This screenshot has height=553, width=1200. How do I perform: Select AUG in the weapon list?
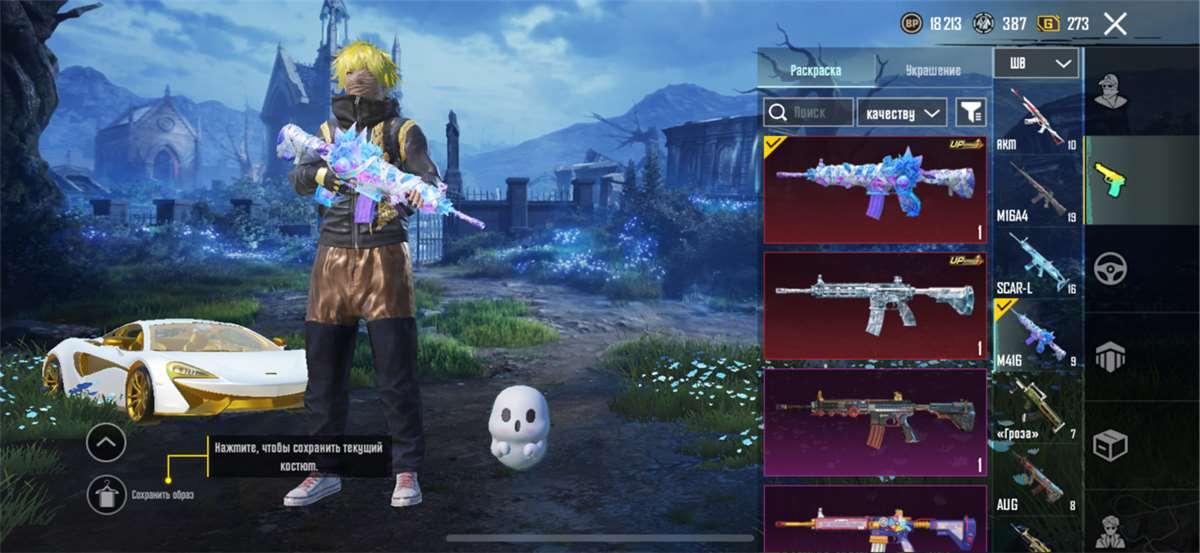(1036, 480)
